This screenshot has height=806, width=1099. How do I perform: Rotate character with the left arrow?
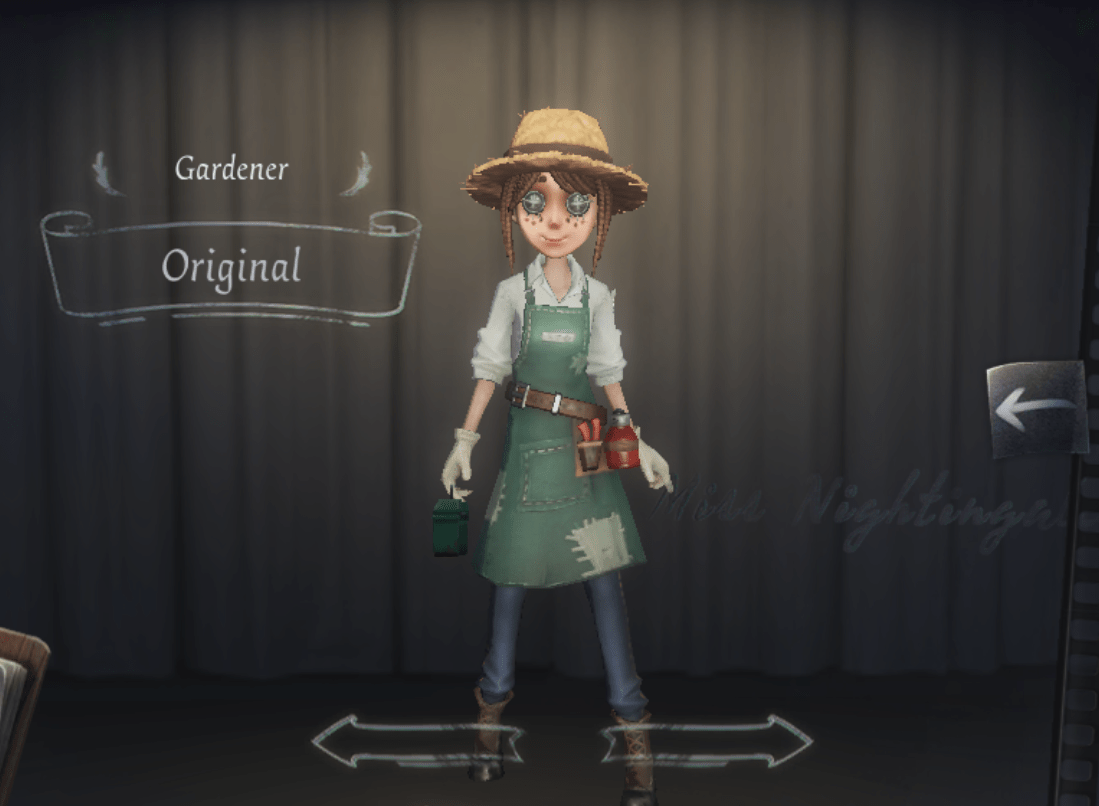pyautogui.click(x=417, y=741)
